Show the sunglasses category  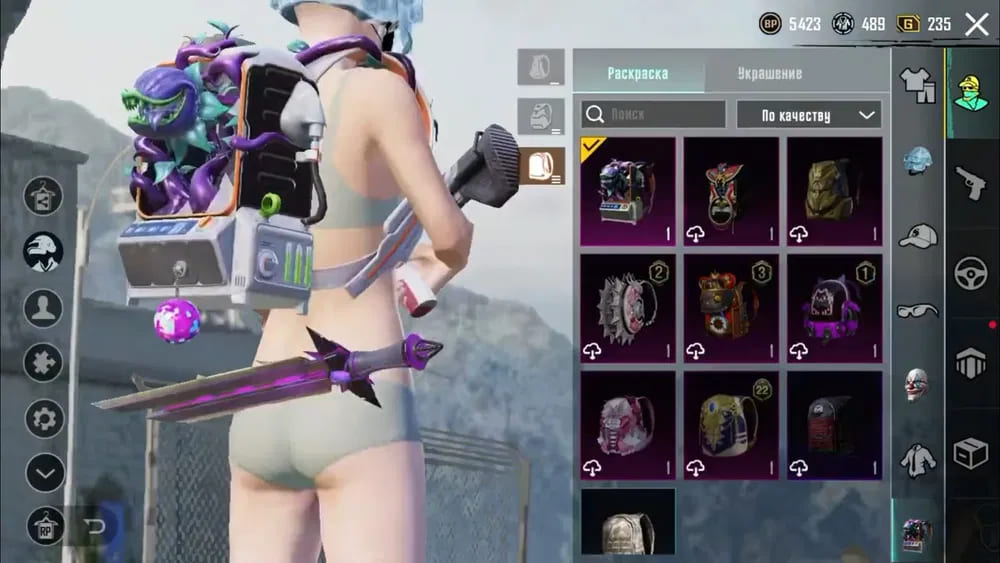pos(917,310)
